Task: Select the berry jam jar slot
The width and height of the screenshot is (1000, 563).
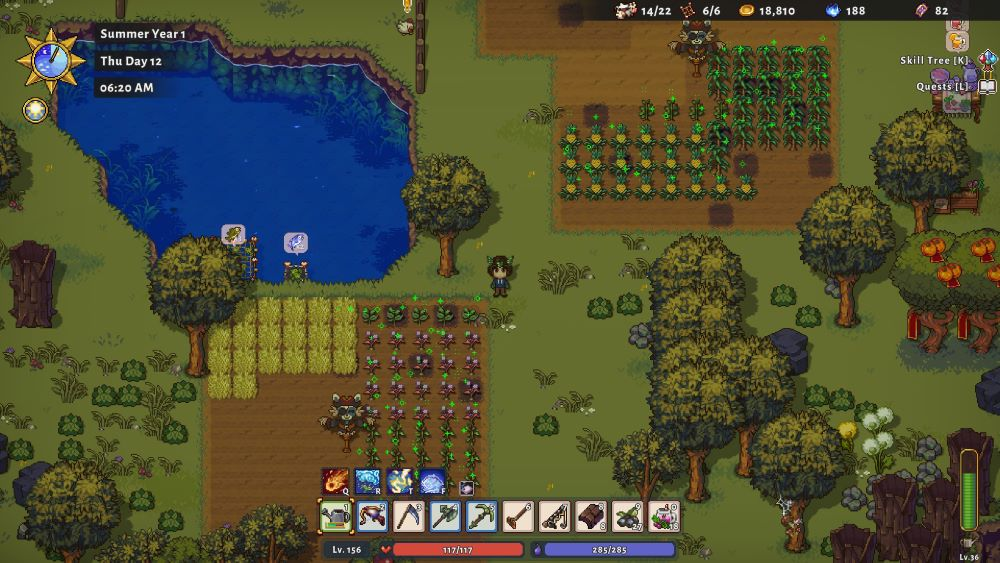Action: [x=664, y=517]
